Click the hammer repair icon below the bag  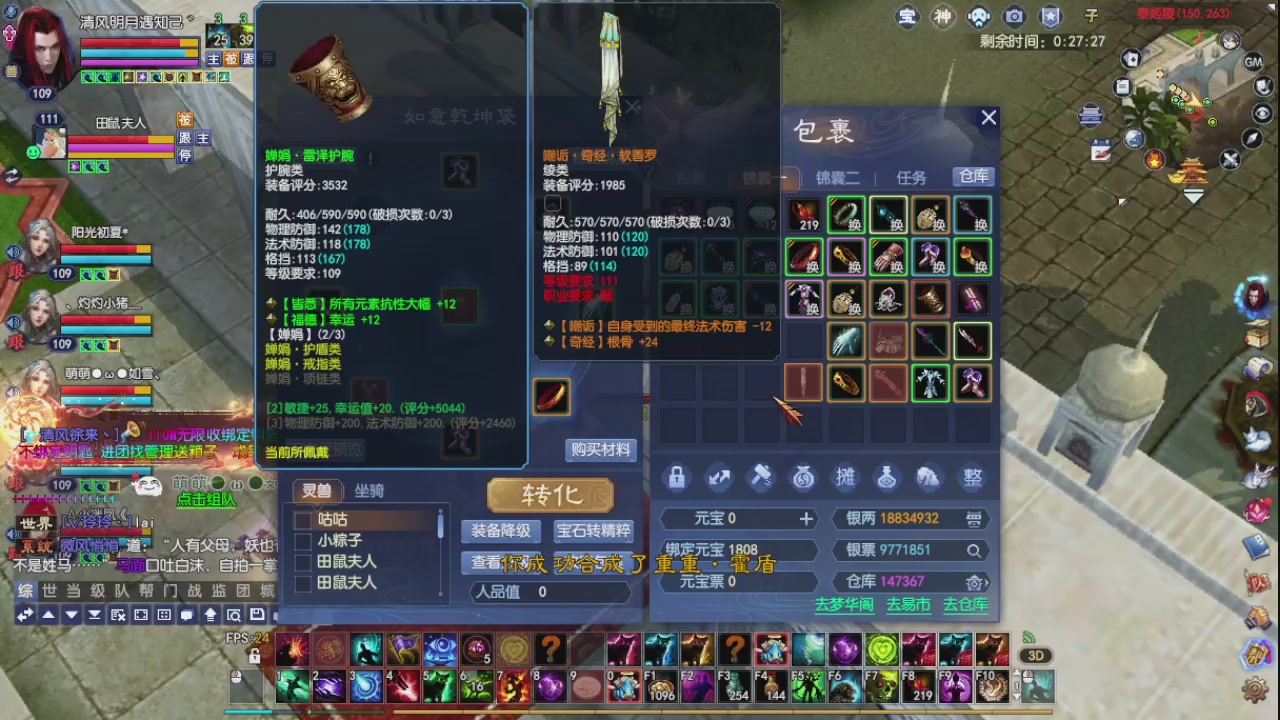pos(761,477)
